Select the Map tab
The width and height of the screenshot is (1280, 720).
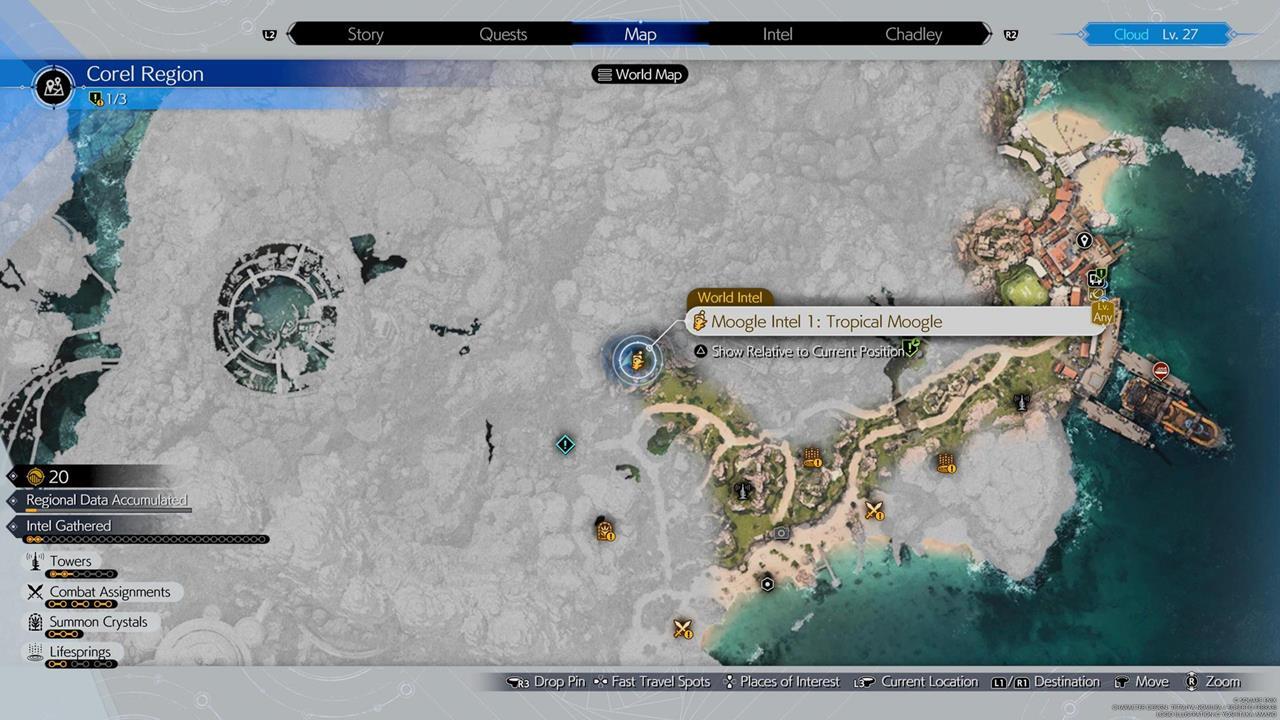click(640, 34)
